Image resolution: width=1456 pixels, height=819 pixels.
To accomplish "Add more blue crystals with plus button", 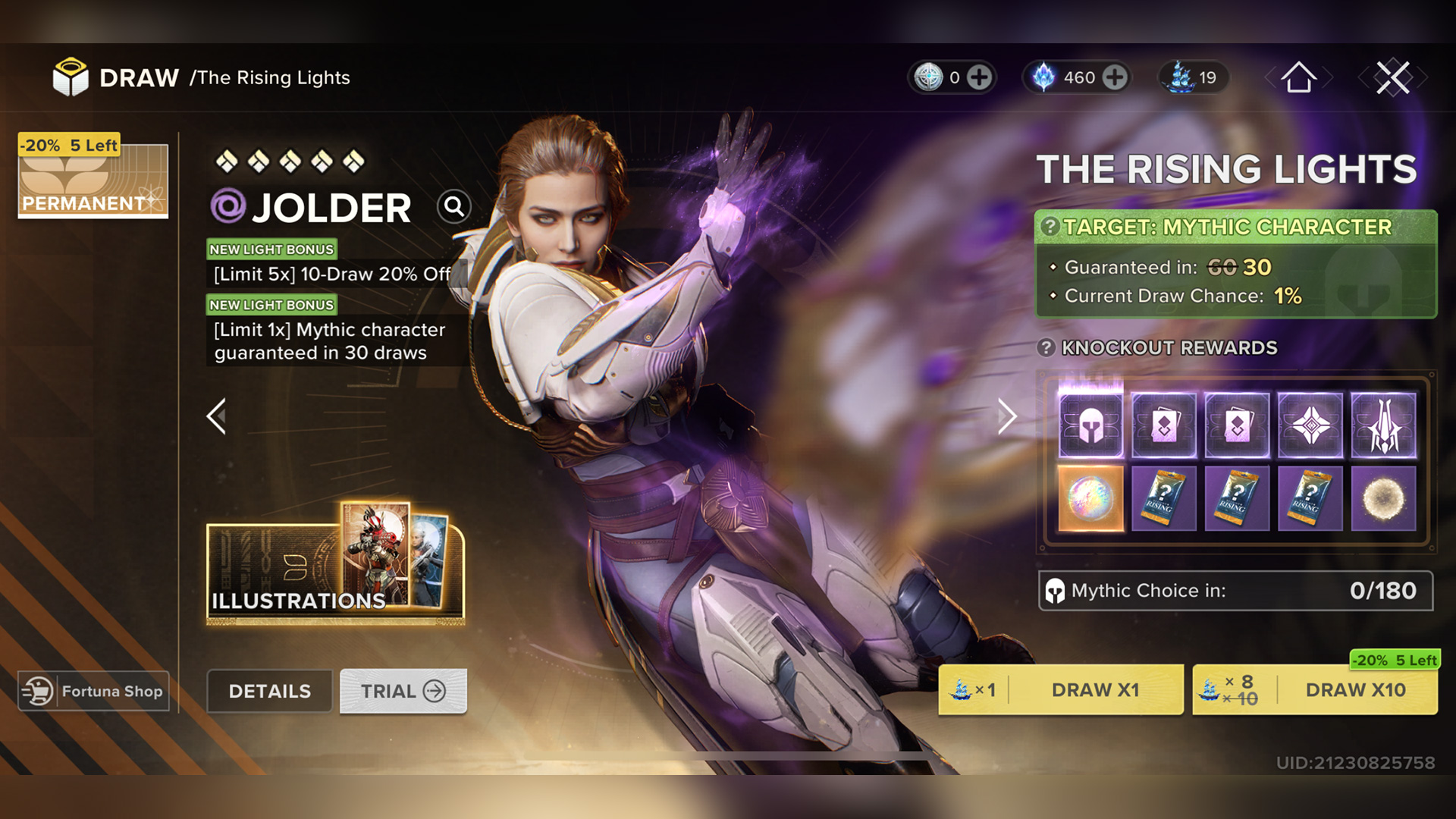I will coord(1114,77).
